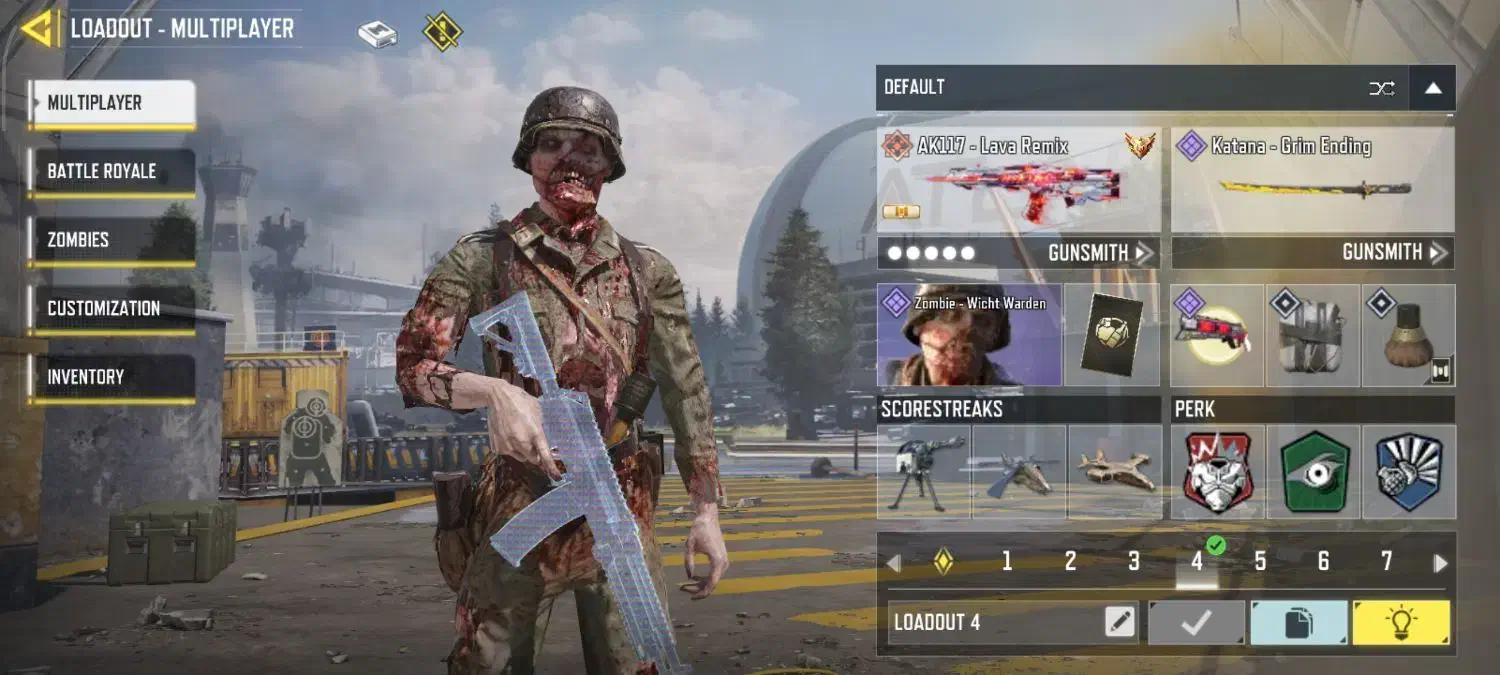The width and height of the screenshot is (1500, 675).
Task: Collapse the Default loadout panel arrow
Action: (1433, 88)
